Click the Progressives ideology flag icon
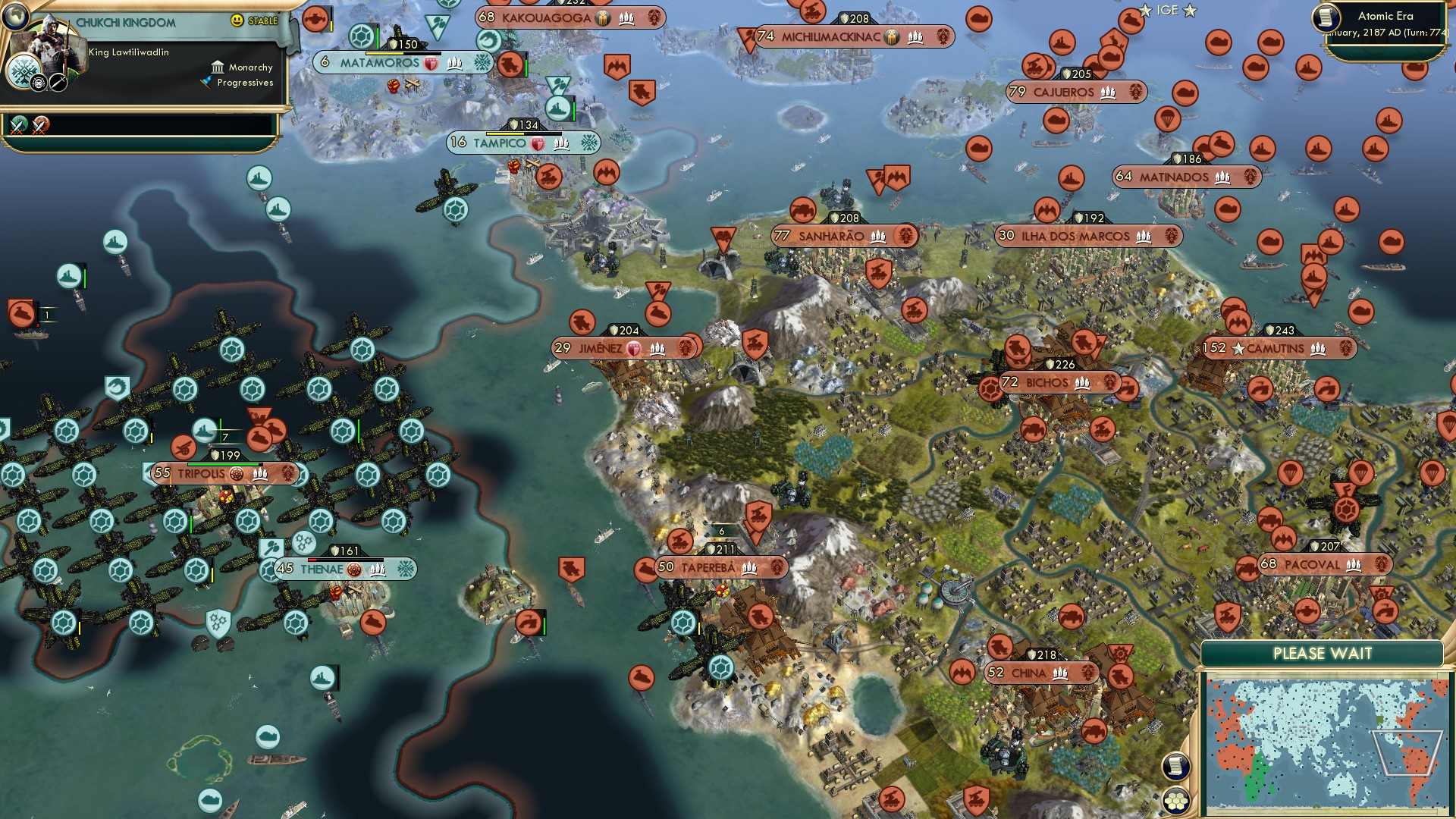The width and height of the screenshot is (1456, 819). (x=205, y=80)
